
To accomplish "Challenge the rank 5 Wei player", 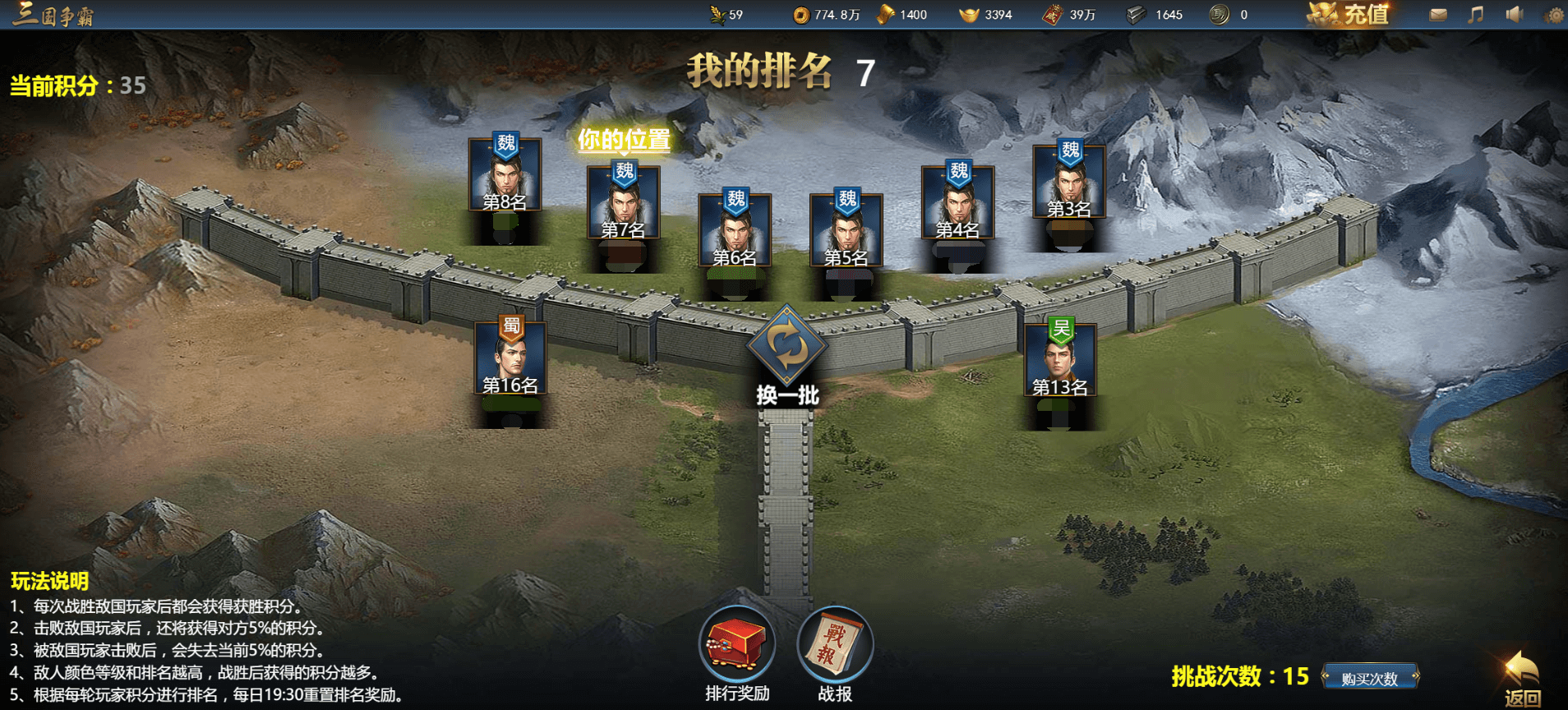I will click(x=846, y=231).
